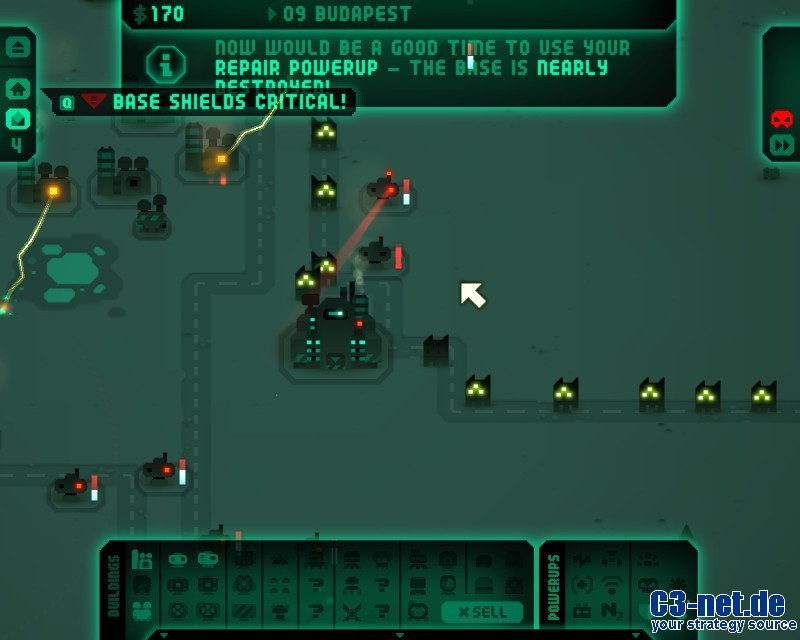Click the info icon in the hint panel
800x640 pixels.
[166, 65]
